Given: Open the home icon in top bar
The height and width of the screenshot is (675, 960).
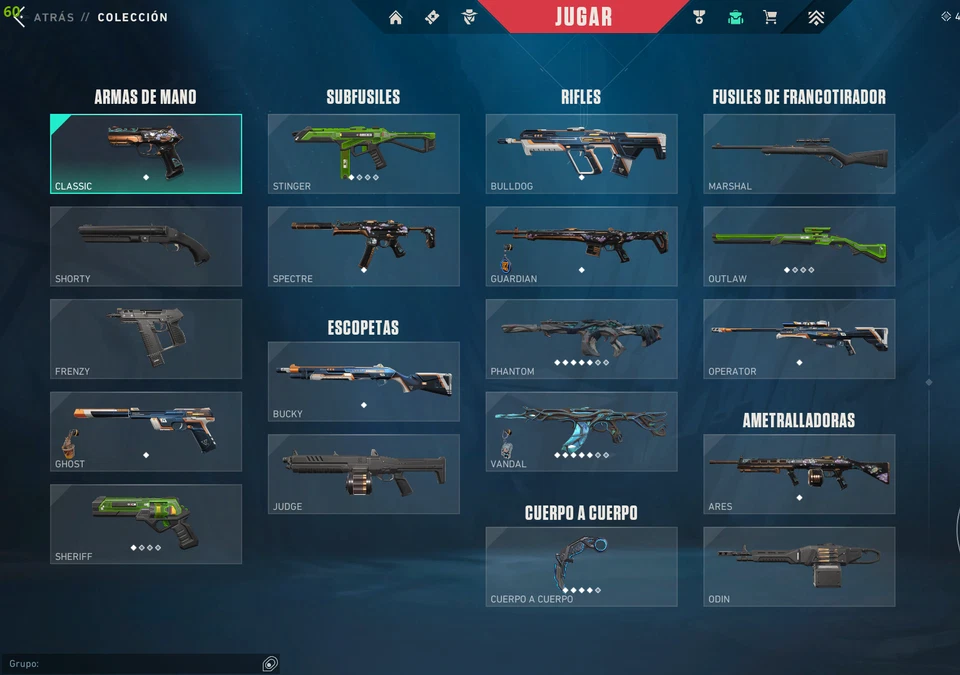Looking at the screenshot, I should (x=396, y=17).
